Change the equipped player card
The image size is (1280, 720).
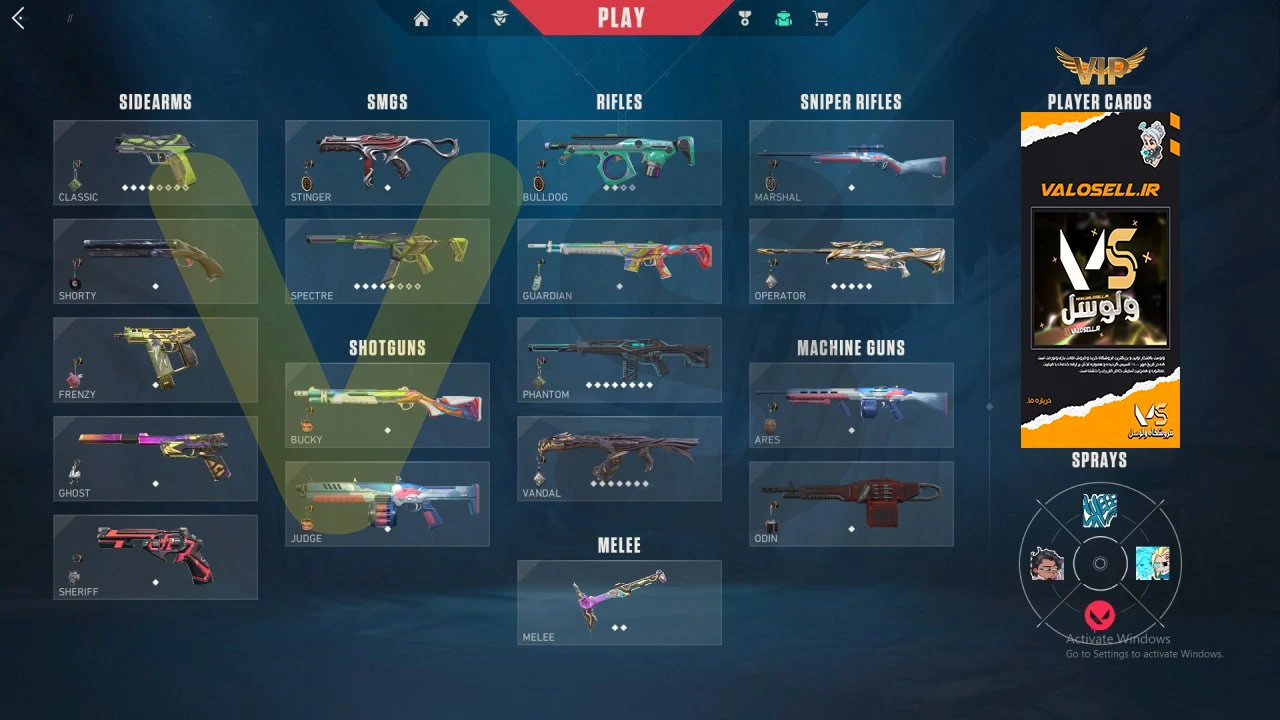1100,280
